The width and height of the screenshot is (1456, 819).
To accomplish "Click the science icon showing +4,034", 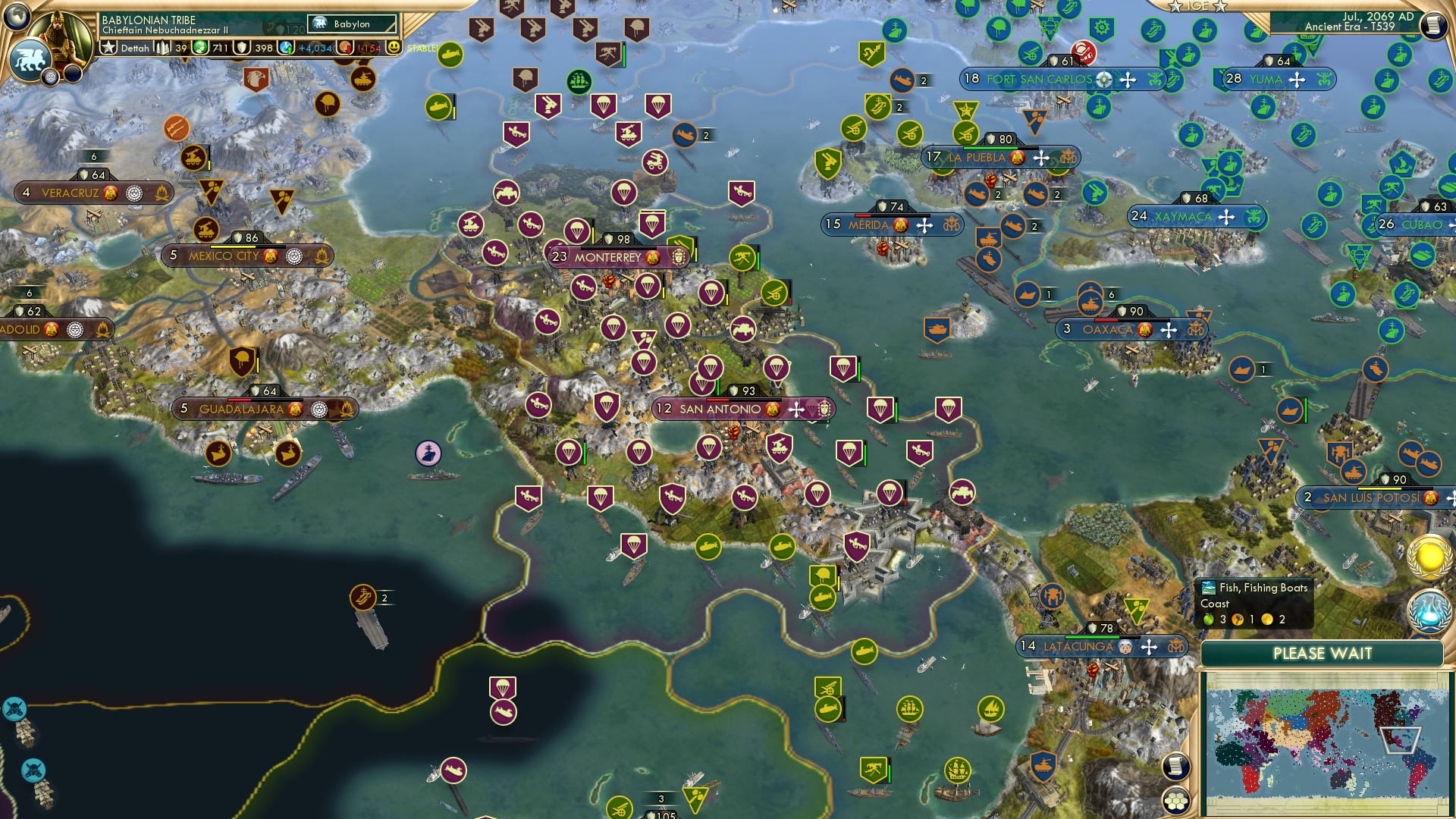I will 287,48.
